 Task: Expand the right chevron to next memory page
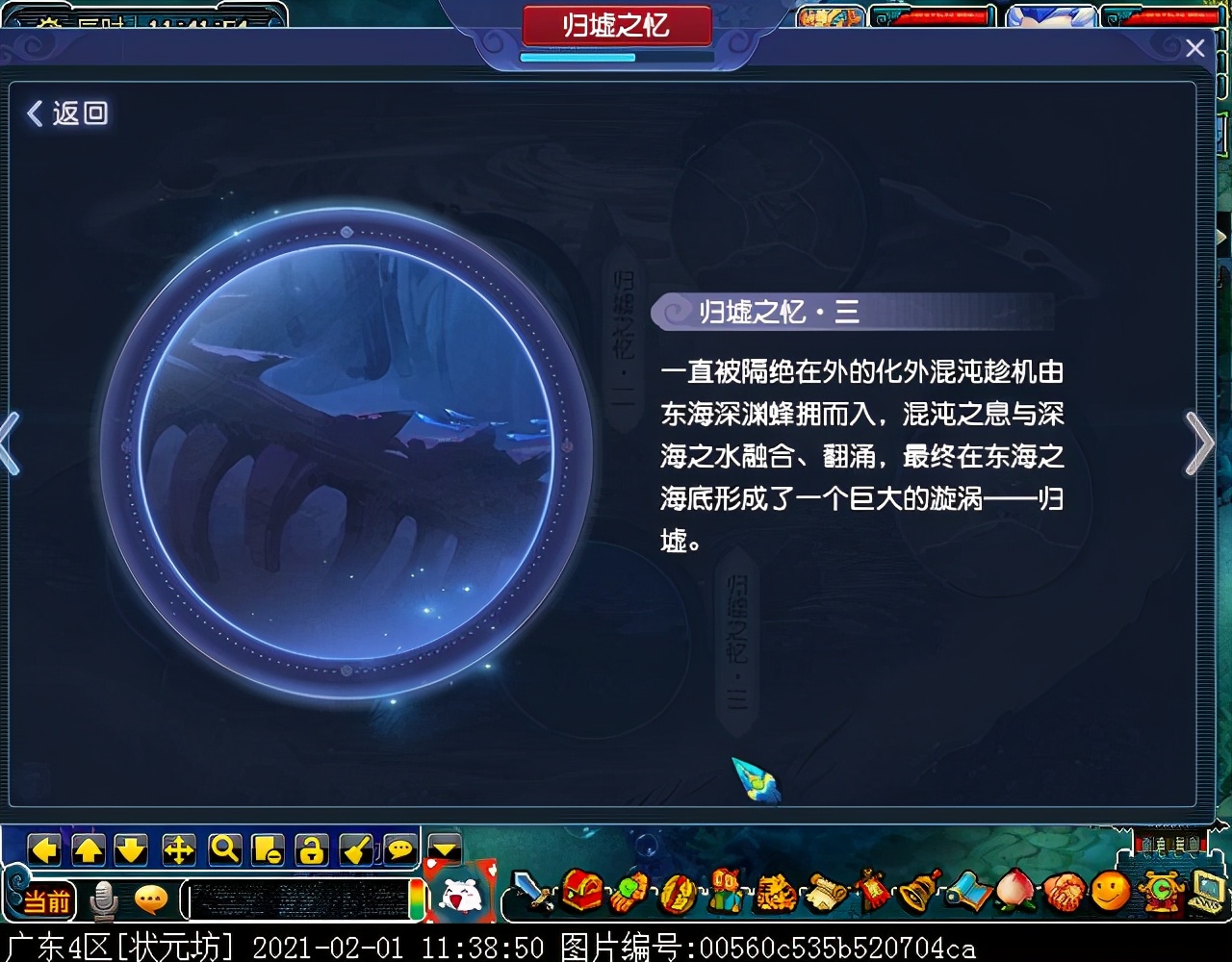tap(1199, 443)
